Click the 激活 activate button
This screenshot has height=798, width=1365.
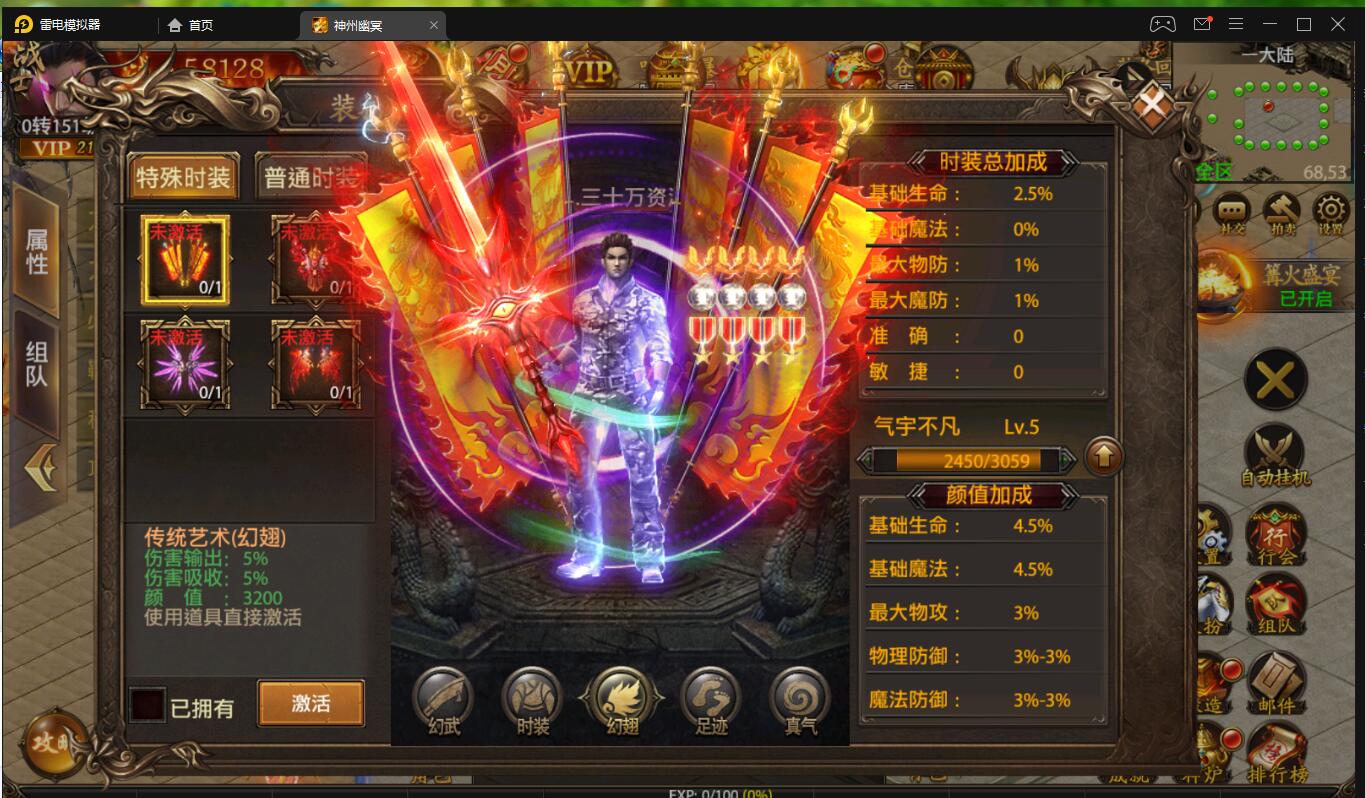point(311,703)
